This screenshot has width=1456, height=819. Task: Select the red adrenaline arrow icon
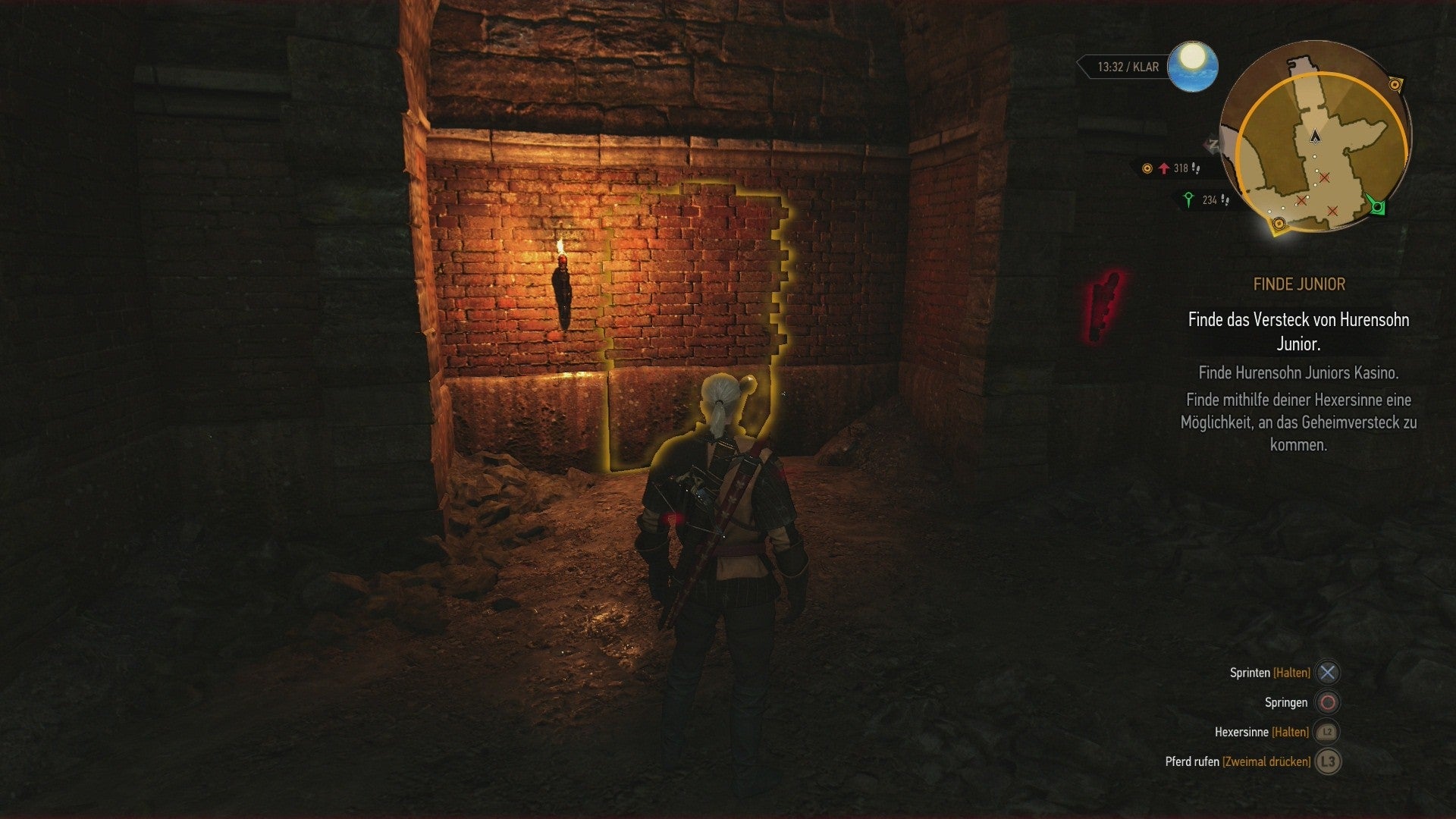click(1163, 169)
